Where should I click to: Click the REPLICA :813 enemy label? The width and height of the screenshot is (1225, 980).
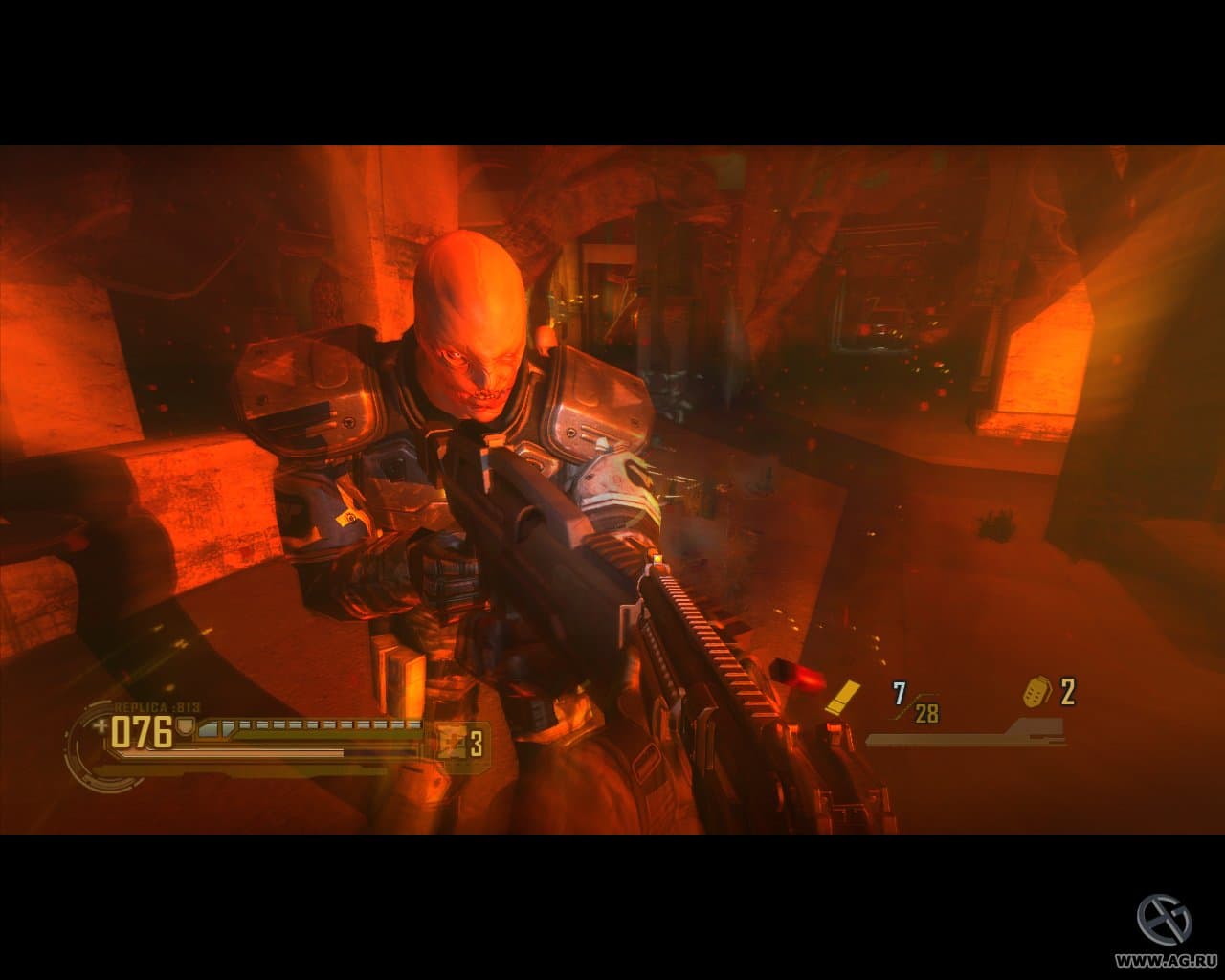pos(158,705)
